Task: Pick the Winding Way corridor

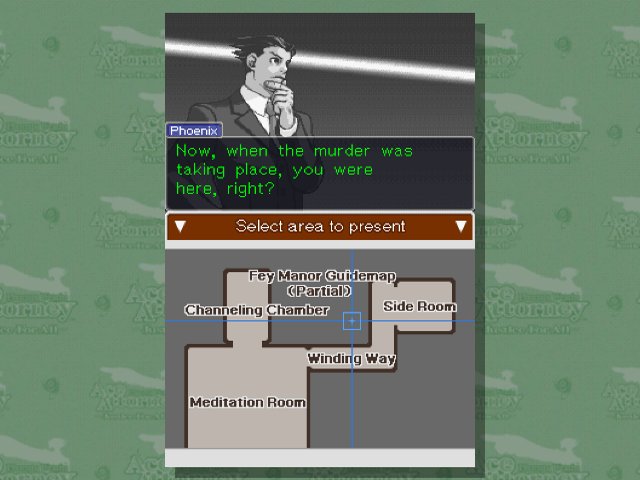Action: [351, 358]
